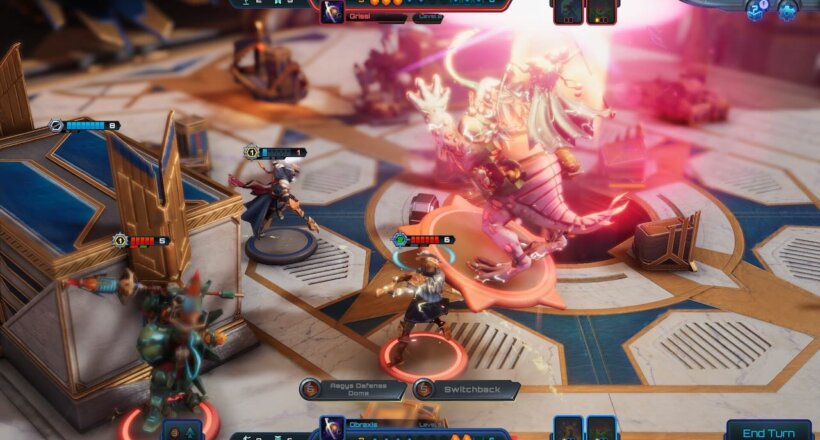Viewport: 820px width, 440px height.
Task: Activate the Switchback ability
Action: point(467,390)
